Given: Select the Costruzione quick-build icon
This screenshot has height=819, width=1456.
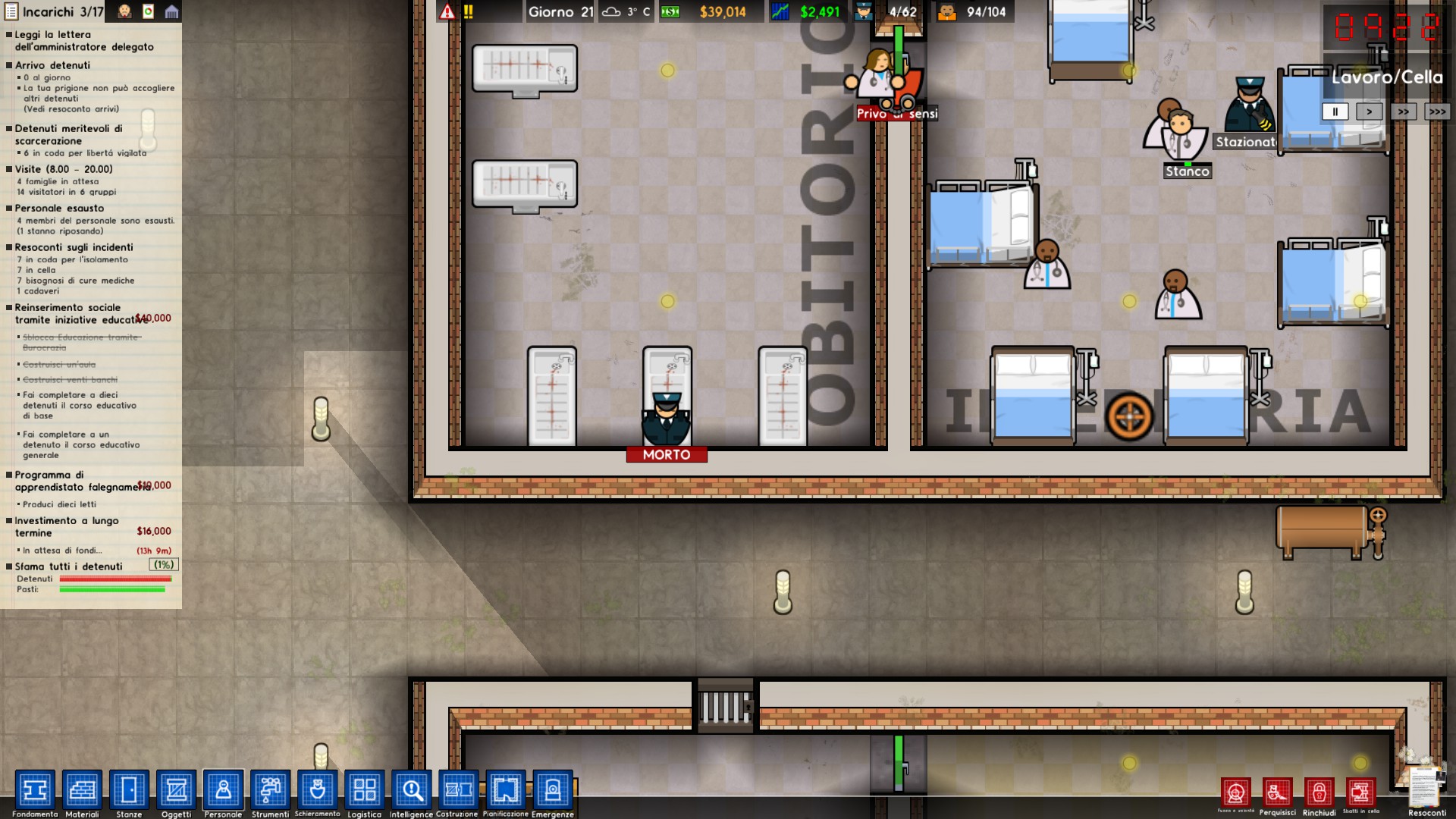Looking at the screenshot, I should click(458, 791).
